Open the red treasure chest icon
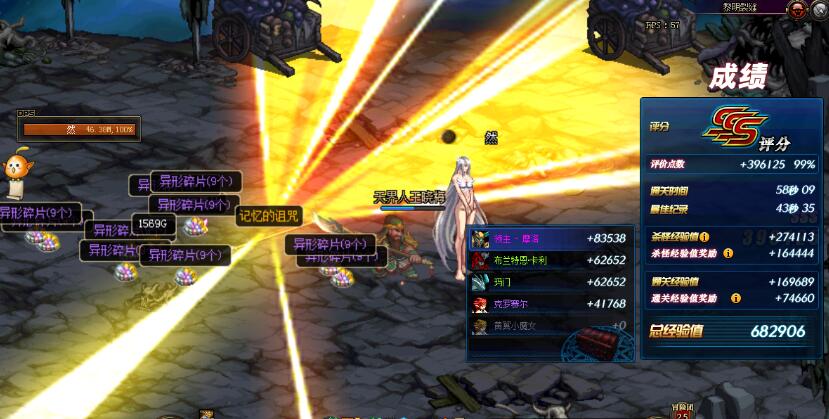The height and width of the screenshot is (419, 829). coord(600,338)
